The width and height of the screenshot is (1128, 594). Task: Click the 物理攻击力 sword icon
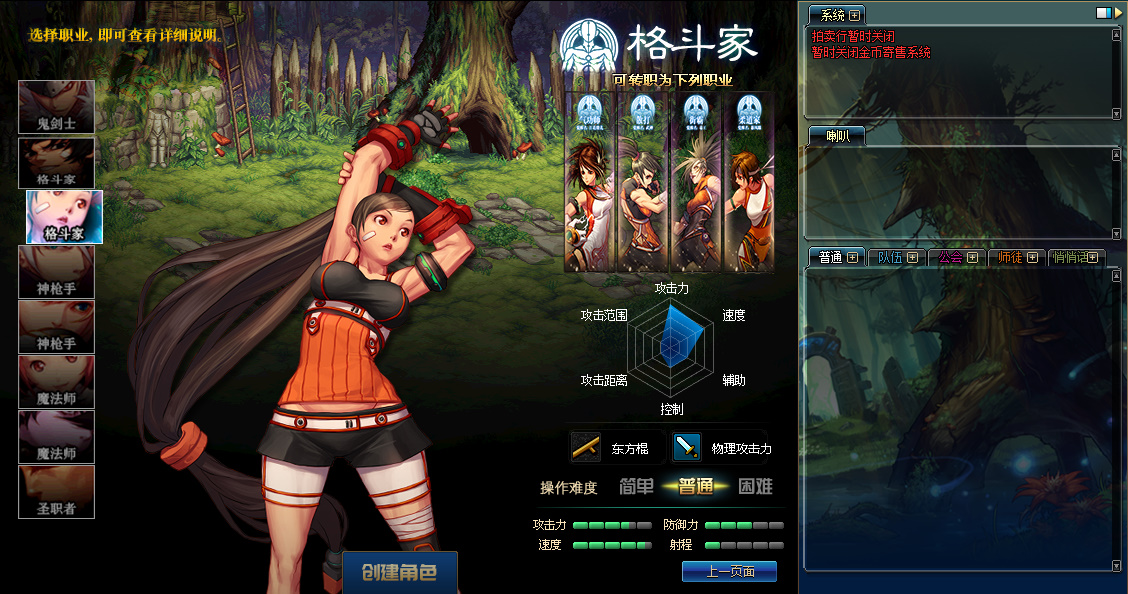point(687,447)
